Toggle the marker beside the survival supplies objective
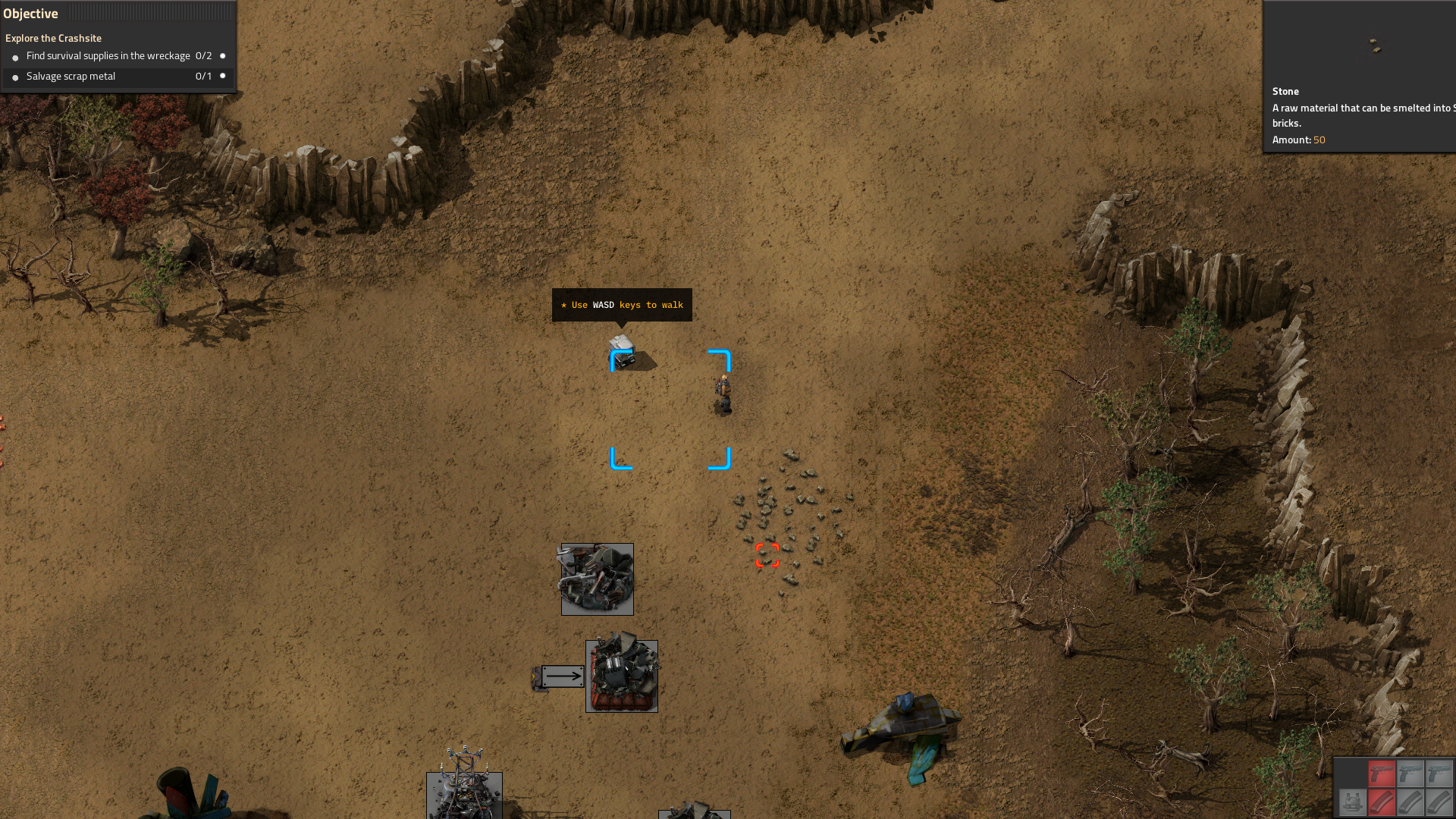The width and height of the screenshot is (1456, 819). click(x=222, y=55)
